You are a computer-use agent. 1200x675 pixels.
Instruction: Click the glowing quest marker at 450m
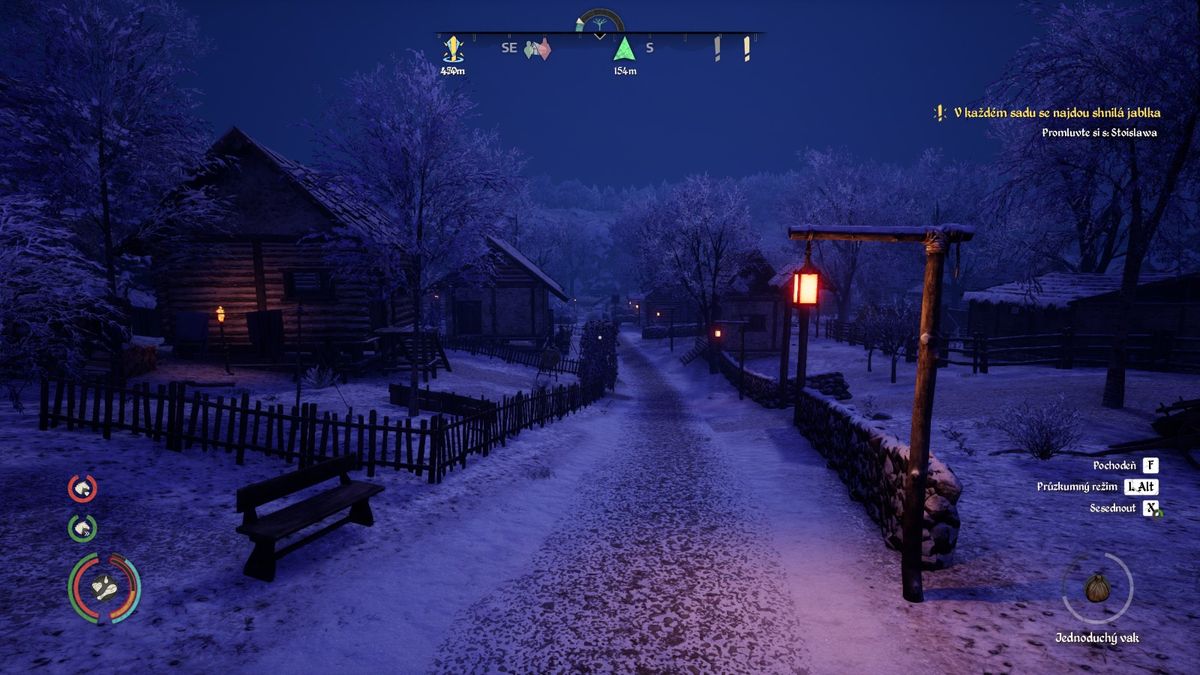(x=453, y=48)
